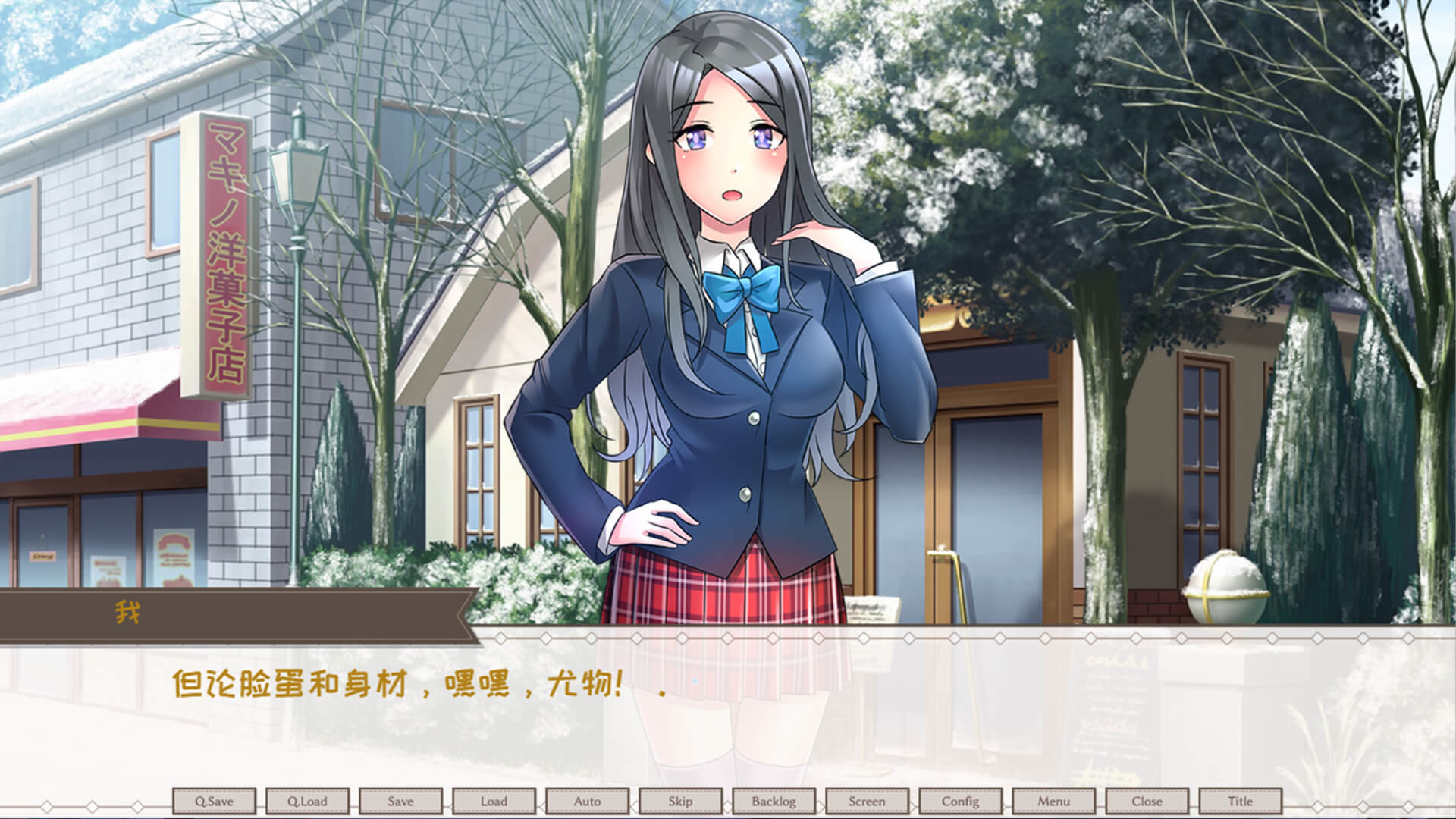
Task: Open the Load screen
Action: [494, 801]
